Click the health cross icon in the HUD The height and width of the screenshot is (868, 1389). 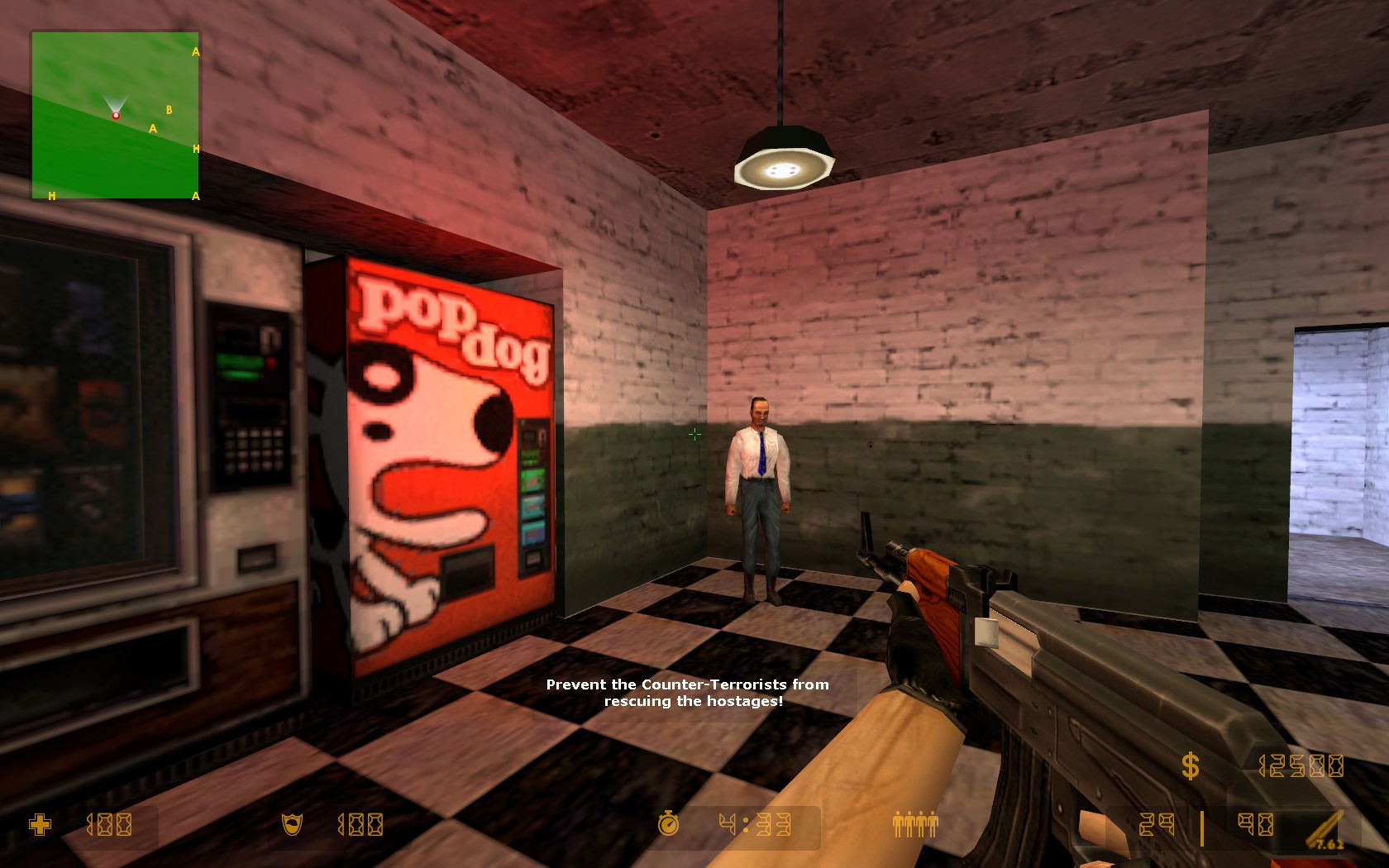(41, 823)
